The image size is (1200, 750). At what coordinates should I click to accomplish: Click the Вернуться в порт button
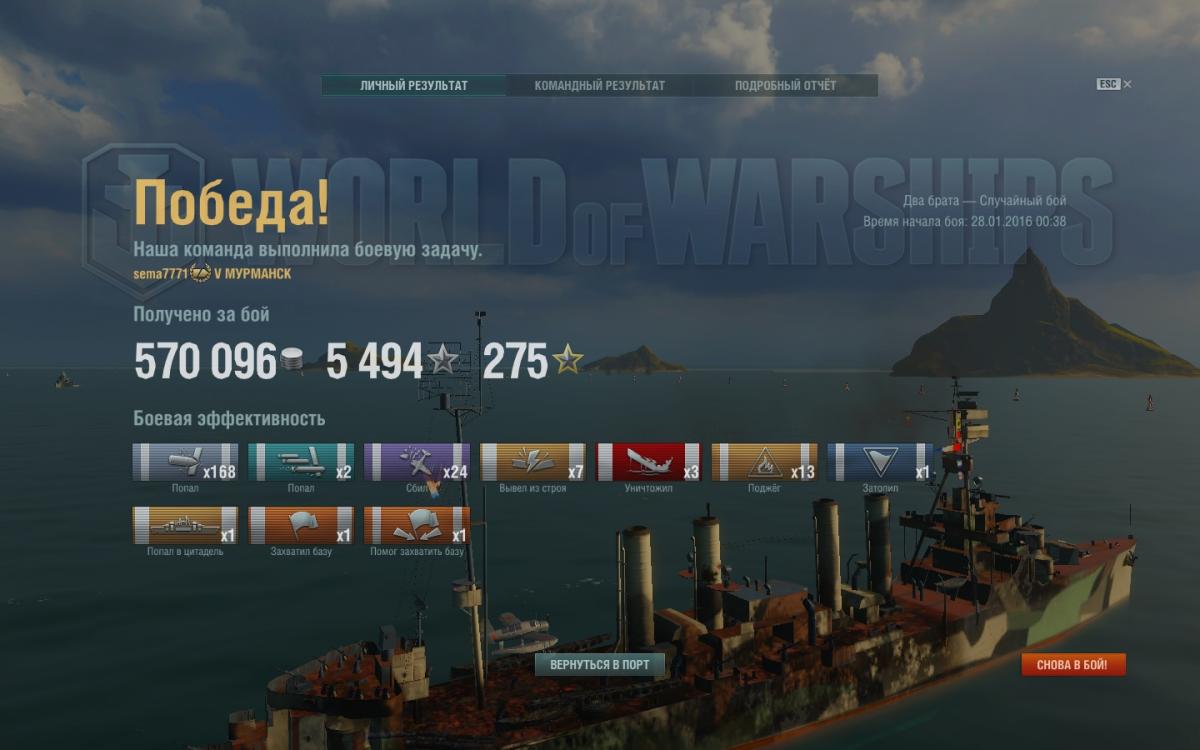[599, 665]
